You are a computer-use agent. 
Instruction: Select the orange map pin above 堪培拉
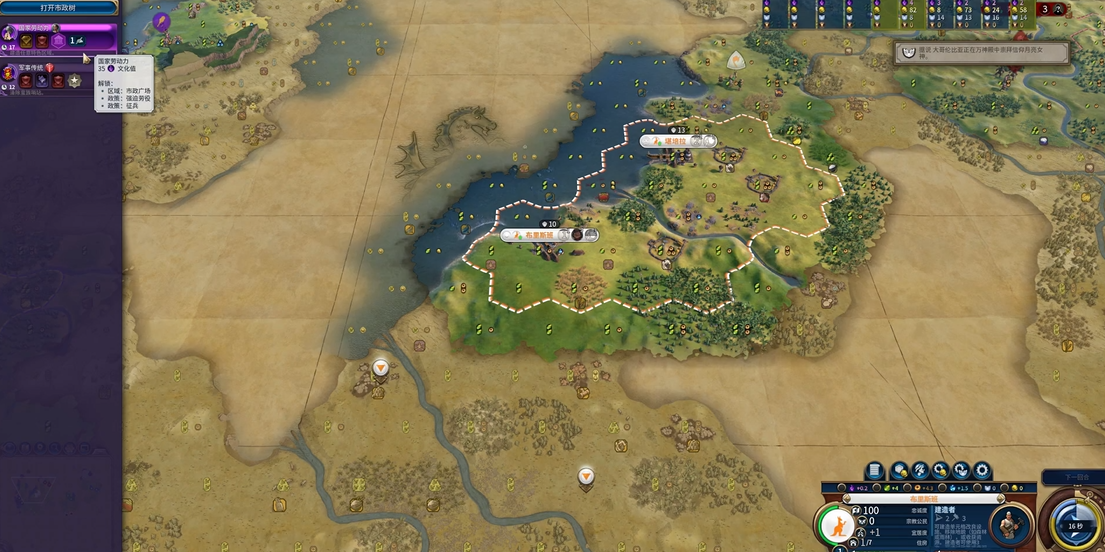point(735,61)
